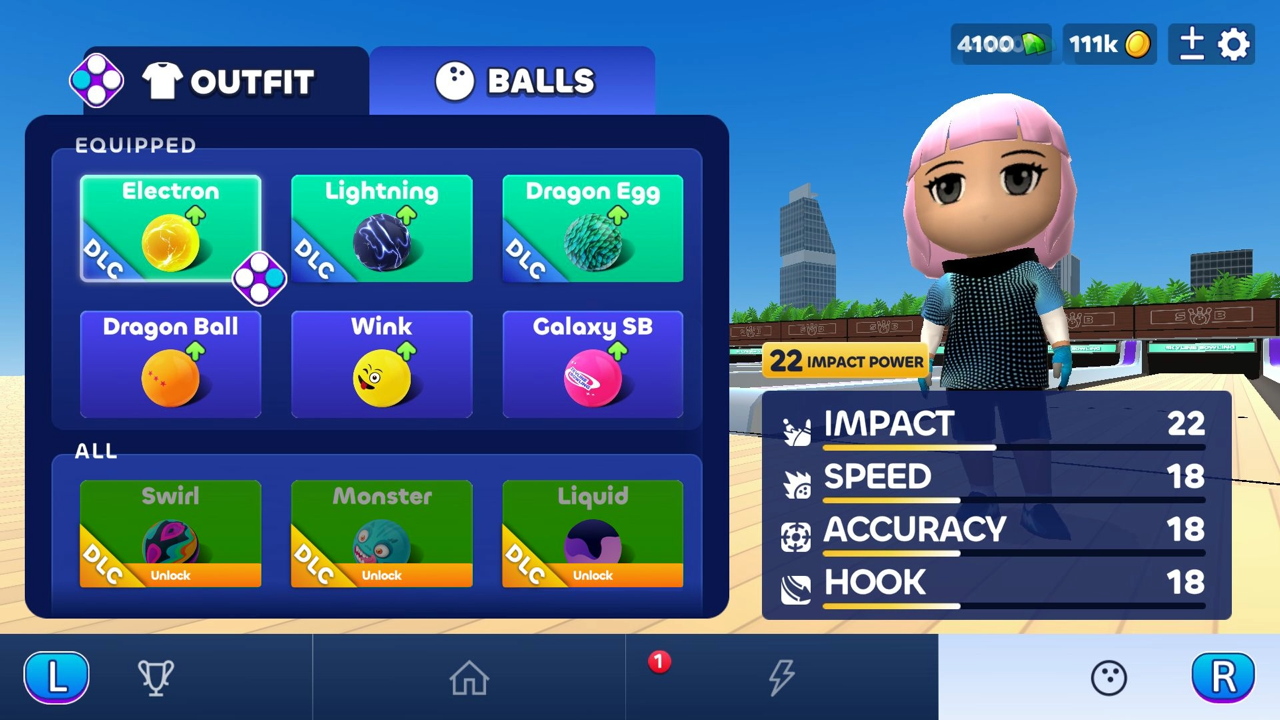Open the Settings gear icon

tap(1233, 44)
